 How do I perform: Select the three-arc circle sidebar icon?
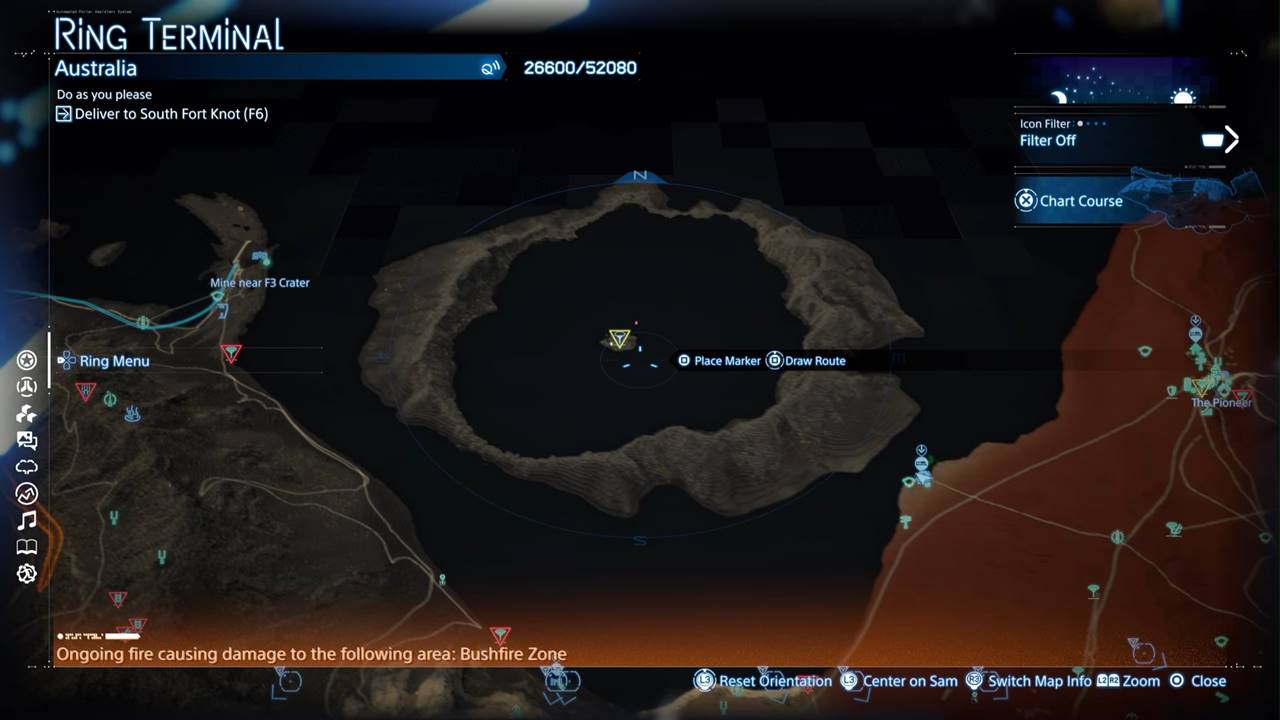tap(27, 387)
